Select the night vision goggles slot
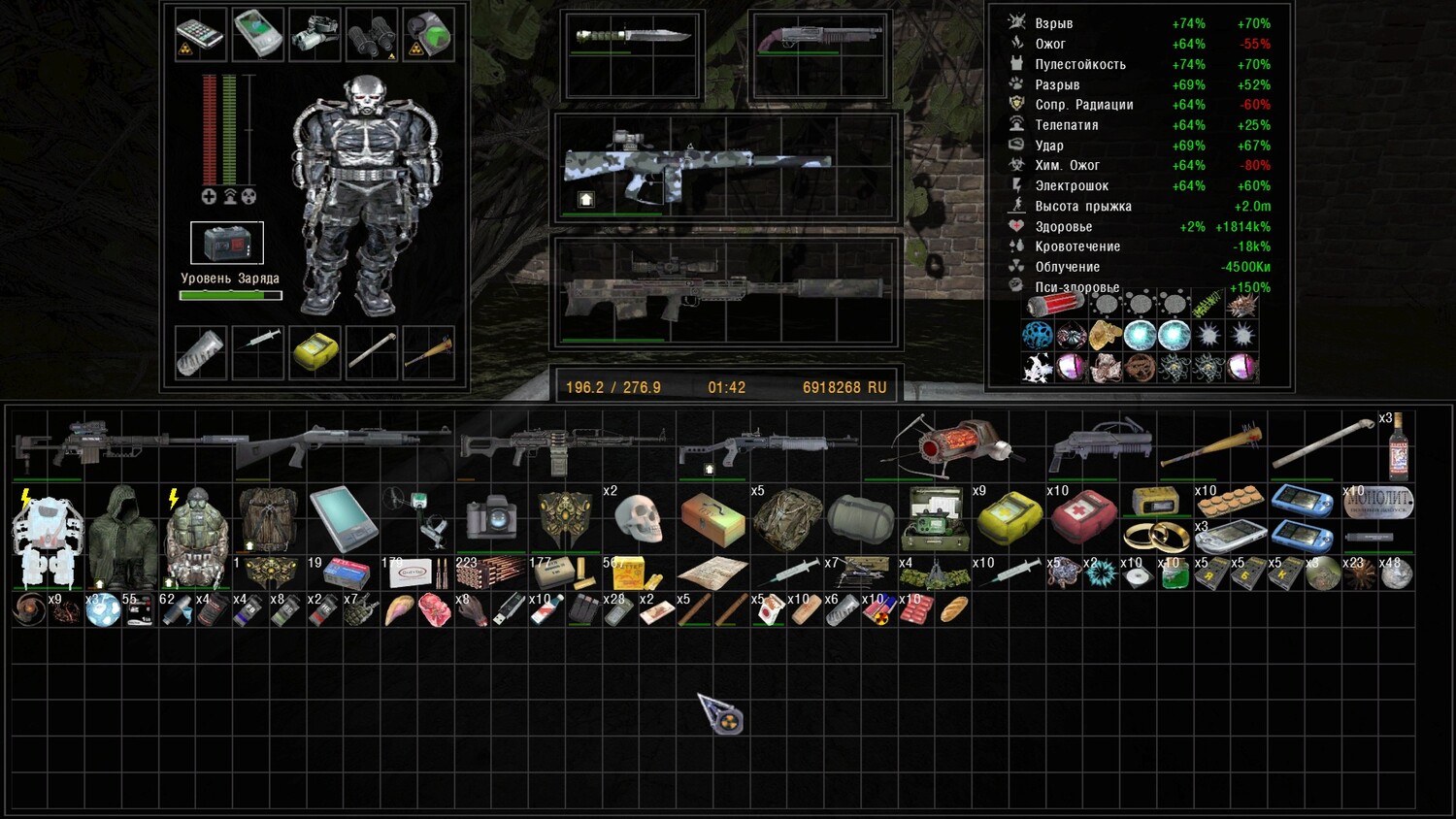The width and height of the screenshot is (1456, 819). 314,35
